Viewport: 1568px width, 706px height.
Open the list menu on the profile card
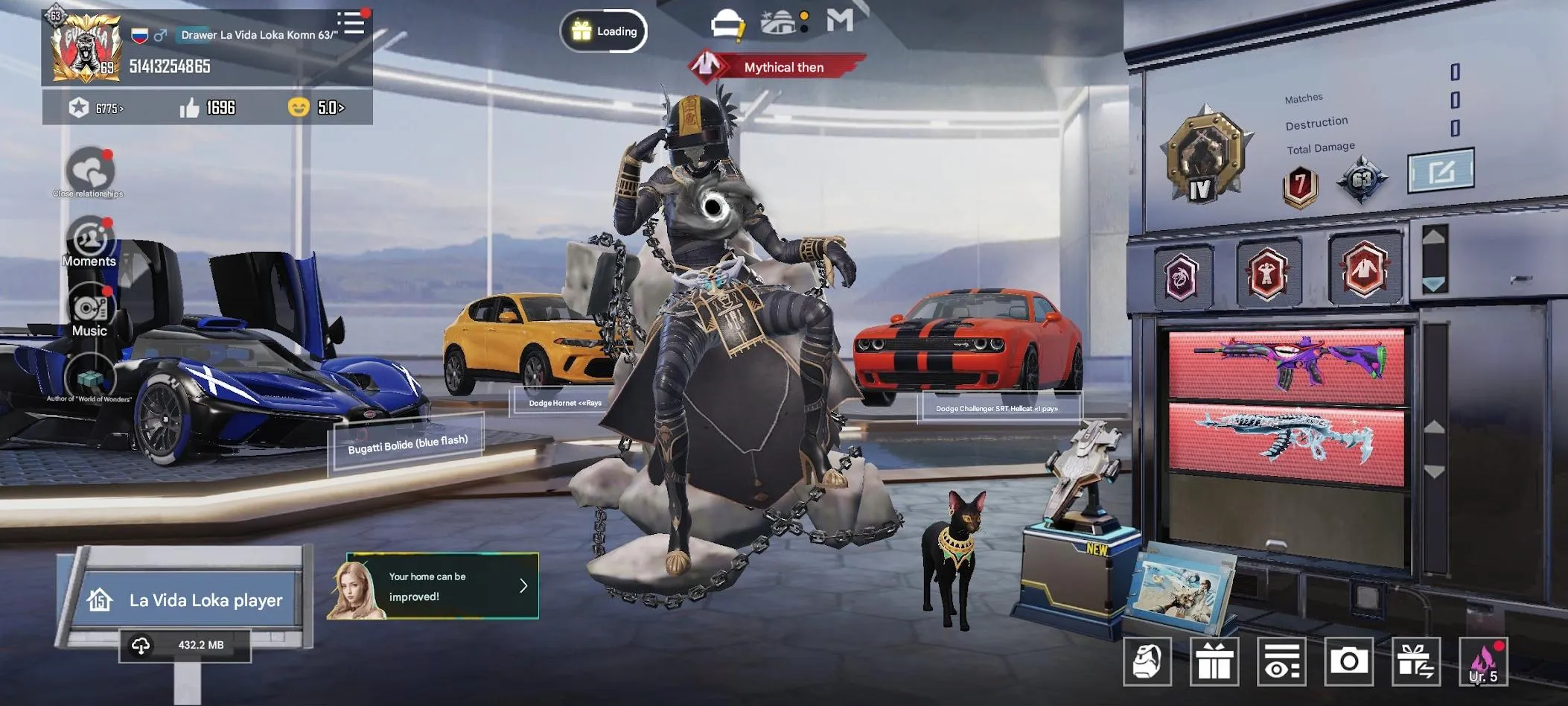[351, 23]
